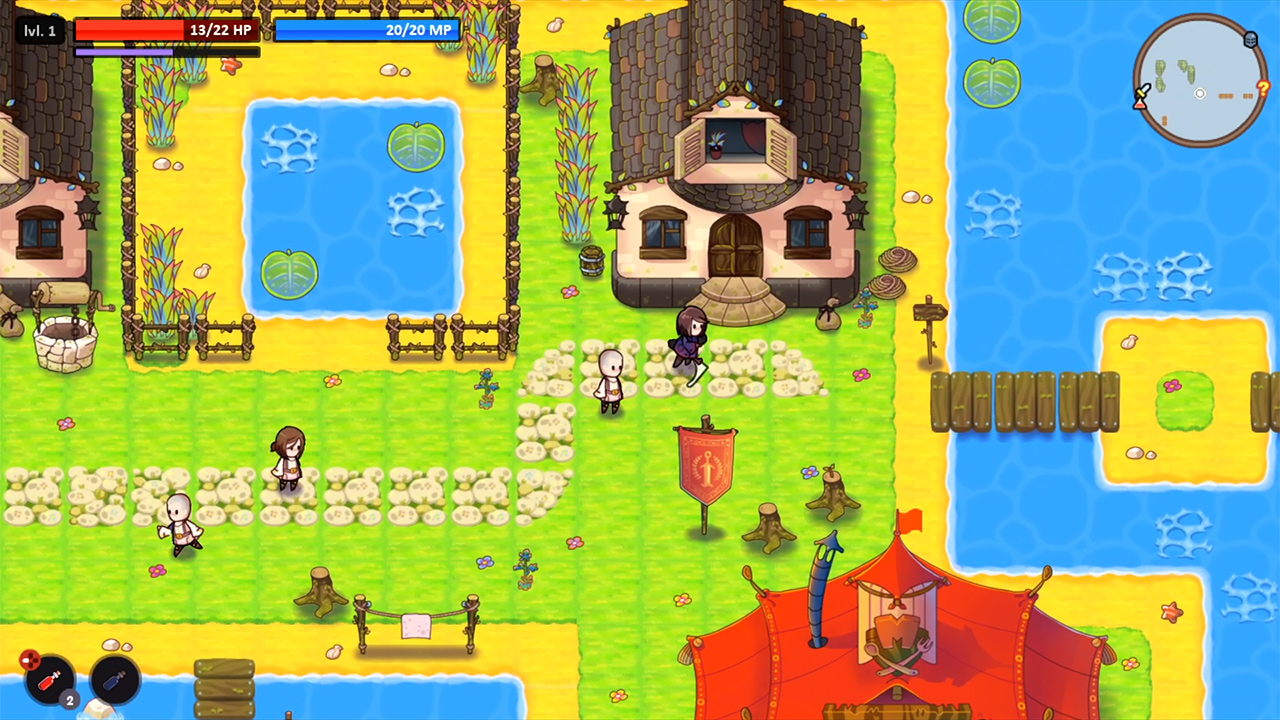This screenshot has width=1280, height=720.
Task: Click the sword-and-flask icon on the minimap edge
Action: pyautogui.click(x=1142, y=95)
